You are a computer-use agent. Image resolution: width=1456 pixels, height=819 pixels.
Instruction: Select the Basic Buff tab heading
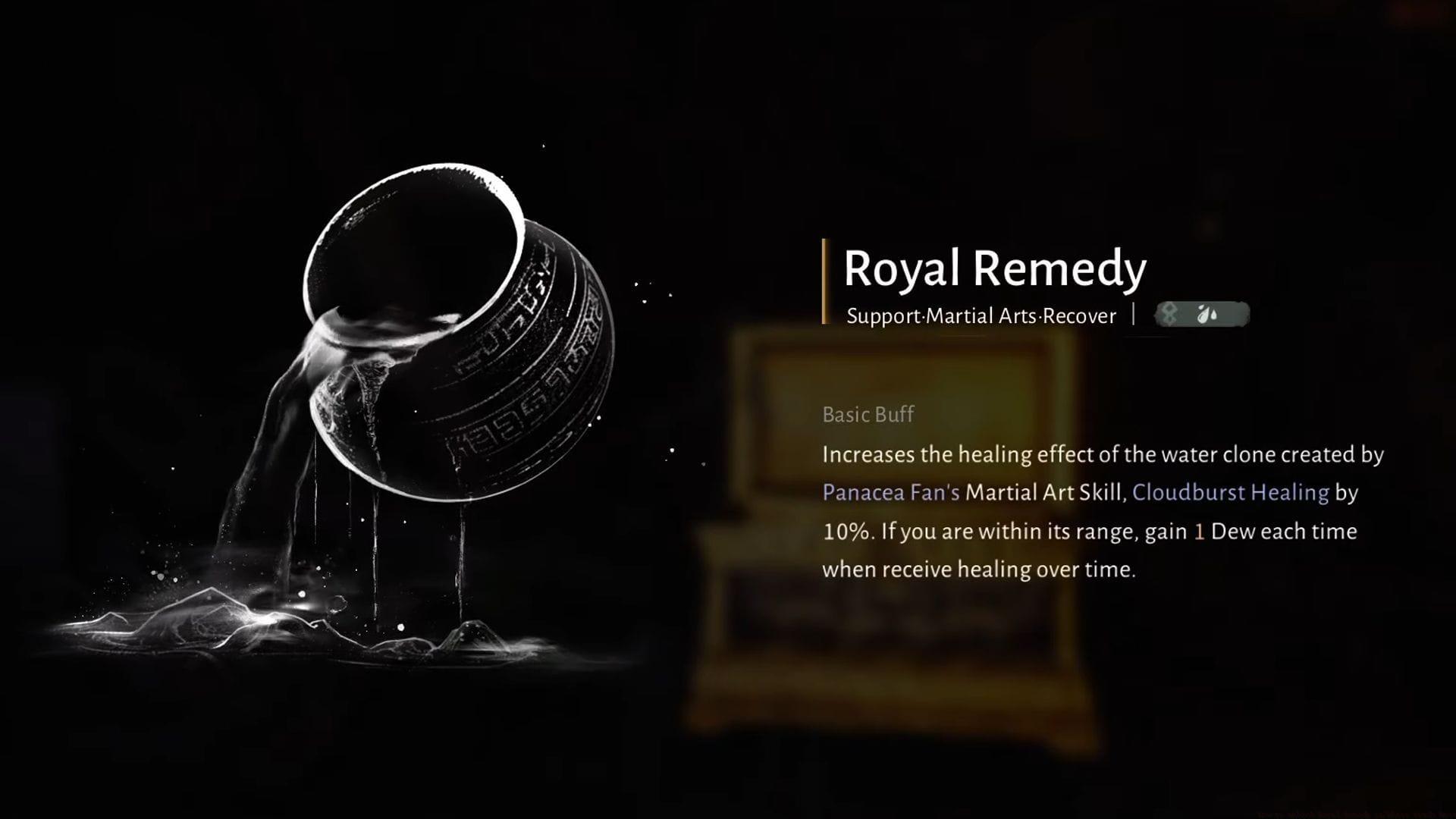(868, 414)
